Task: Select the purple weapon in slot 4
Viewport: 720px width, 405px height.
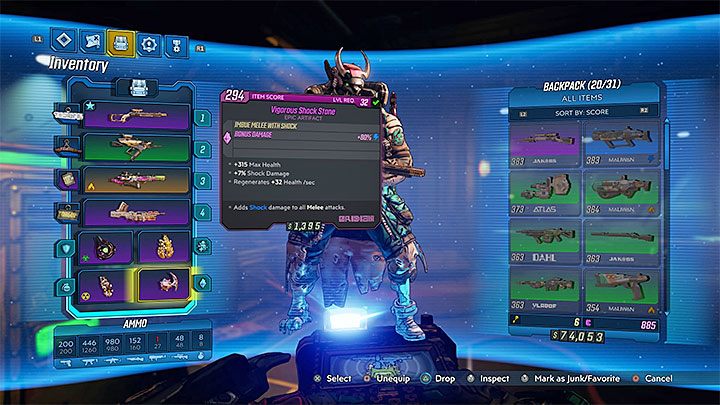Action: (135, 212)
